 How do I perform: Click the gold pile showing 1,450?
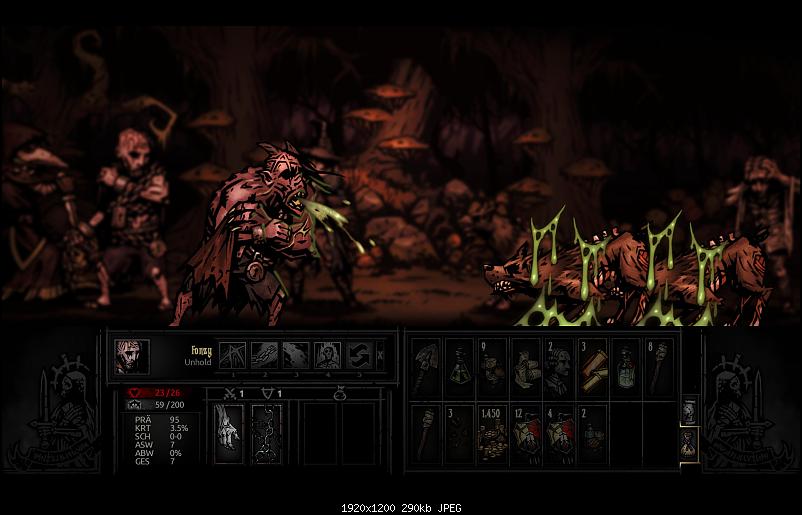[491, 435]
